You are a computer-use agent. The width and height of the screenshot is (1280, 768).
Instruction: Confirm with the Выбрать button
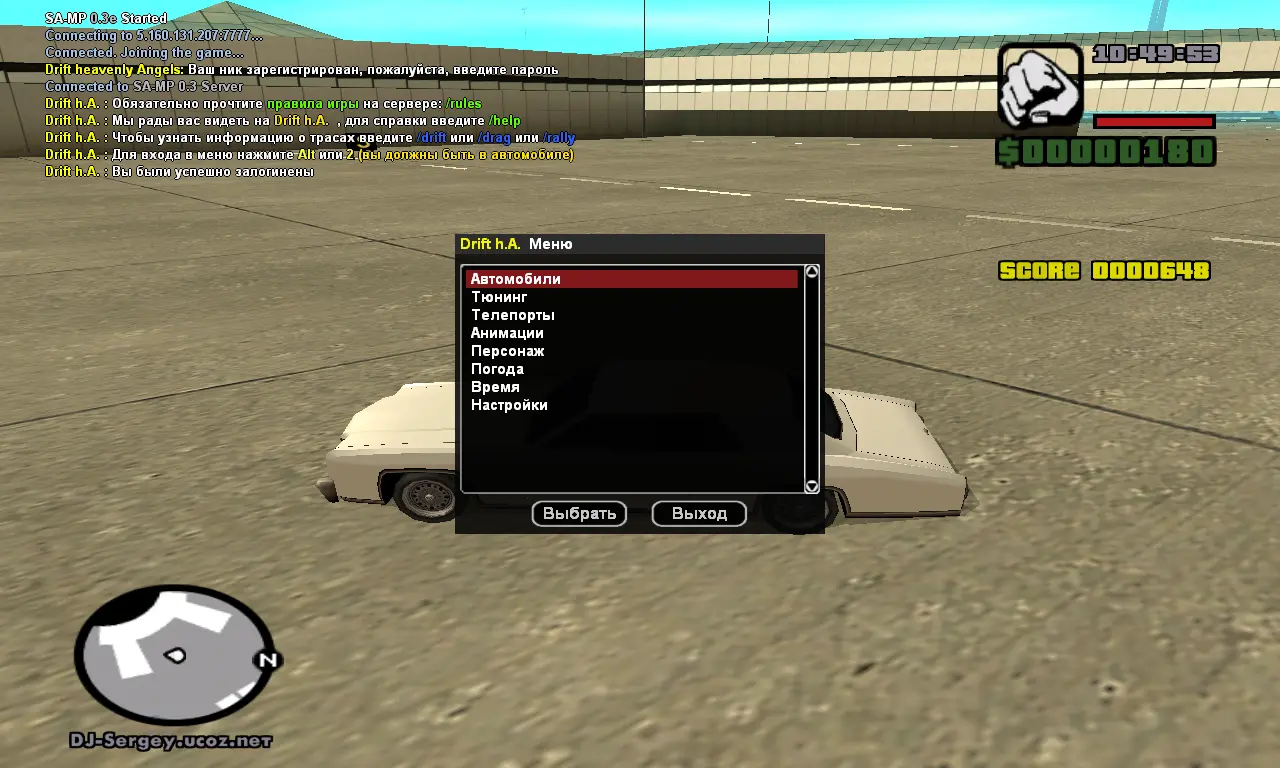(579, 514)
